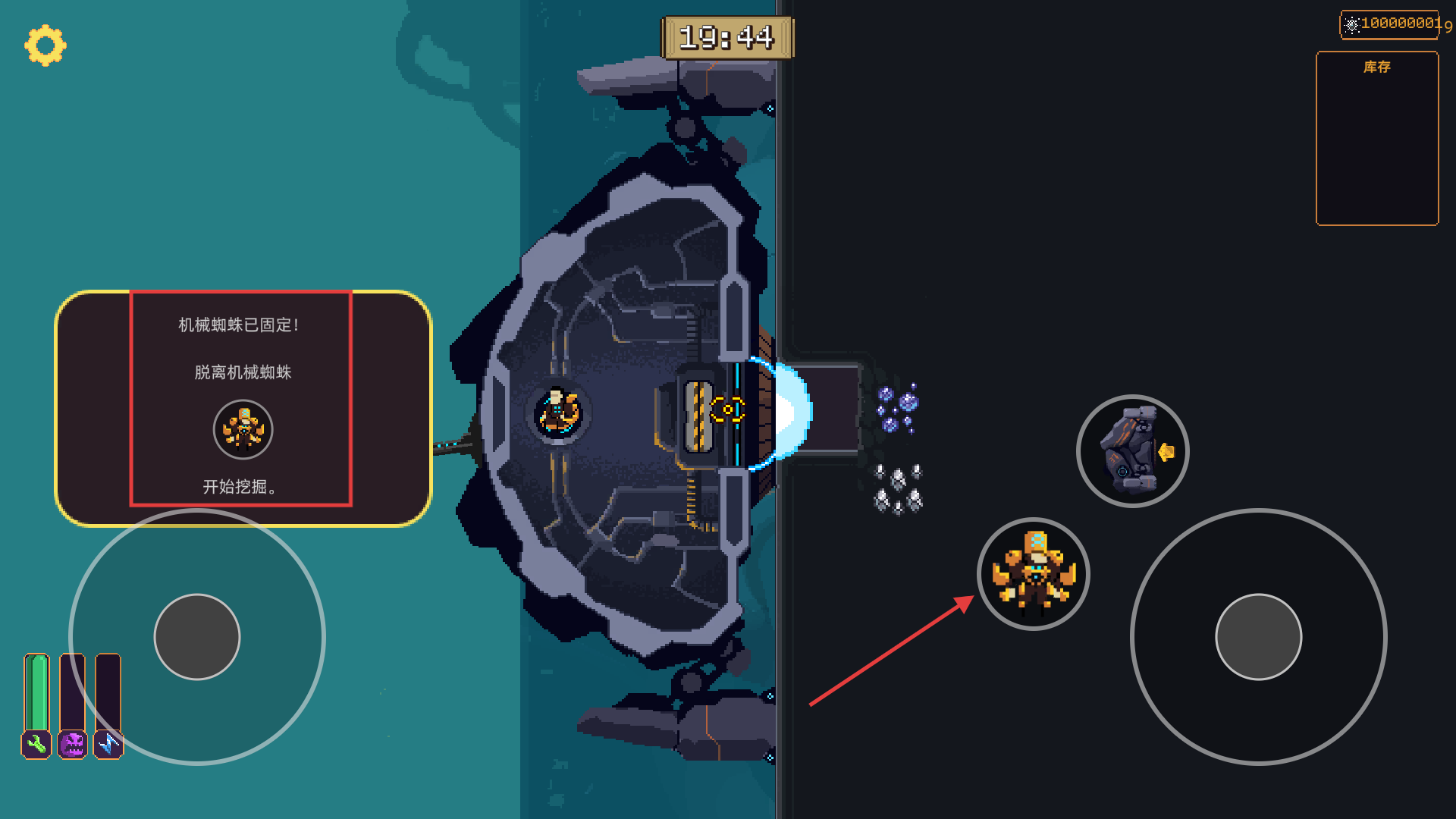
Task: Open settings with the gear icon
Action: [x=45, y=45]
